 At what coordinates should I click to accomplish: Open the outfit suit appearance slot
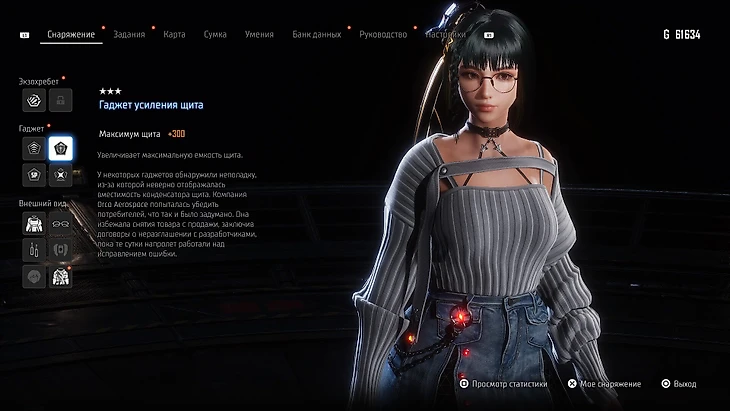(33, 223)
